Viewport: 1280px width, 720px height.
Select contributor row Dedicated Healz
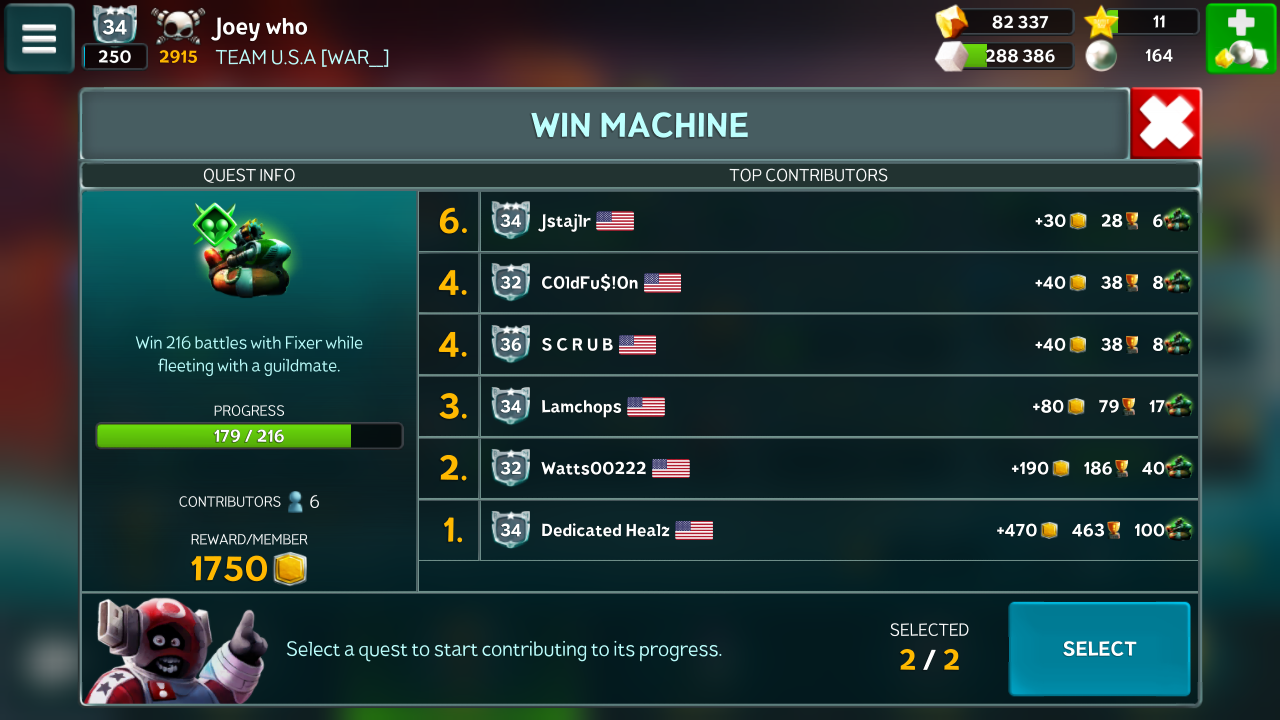coord(808,530)
